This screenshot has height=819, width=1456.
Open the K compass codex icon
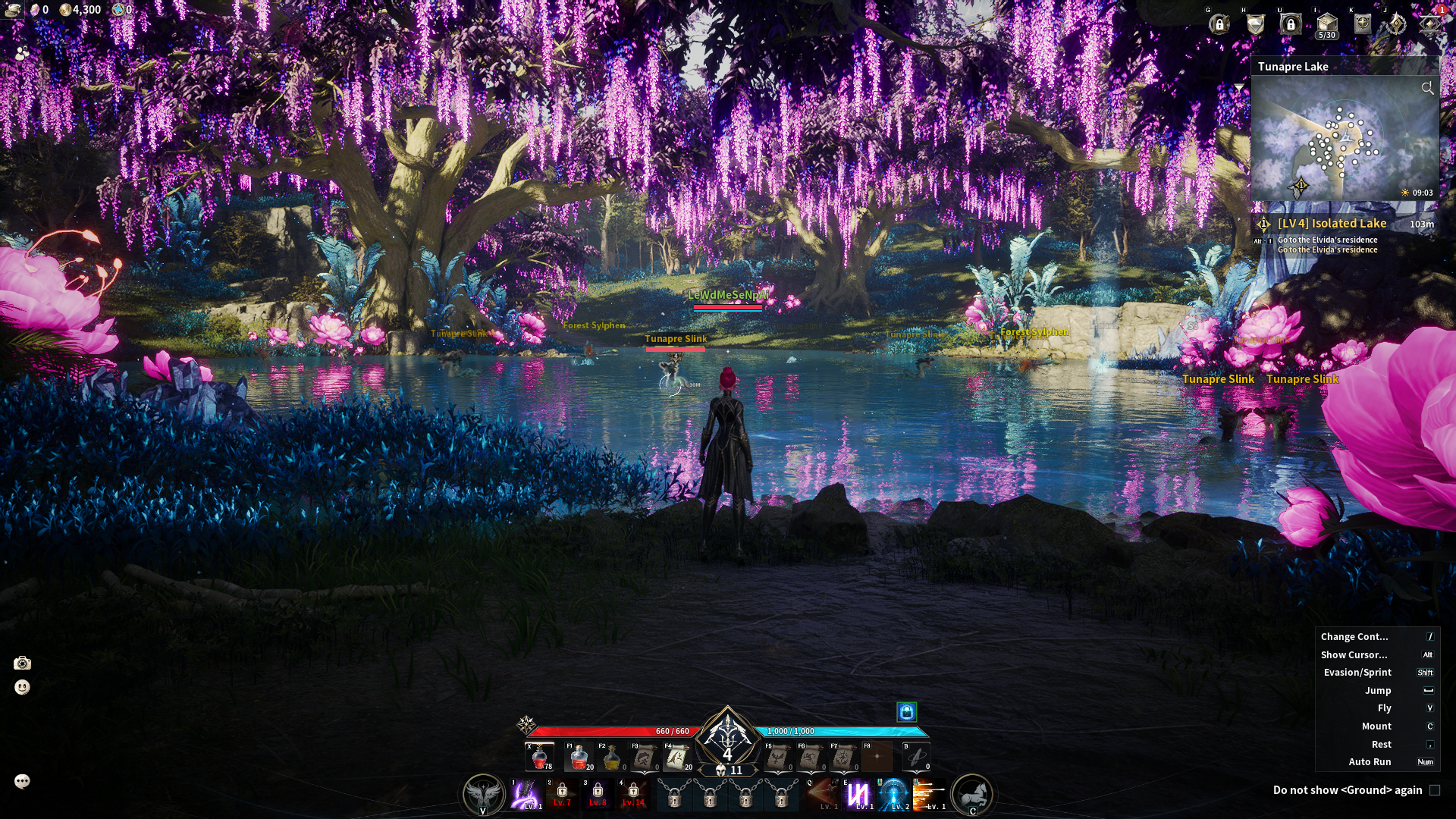coord(1362,23)
